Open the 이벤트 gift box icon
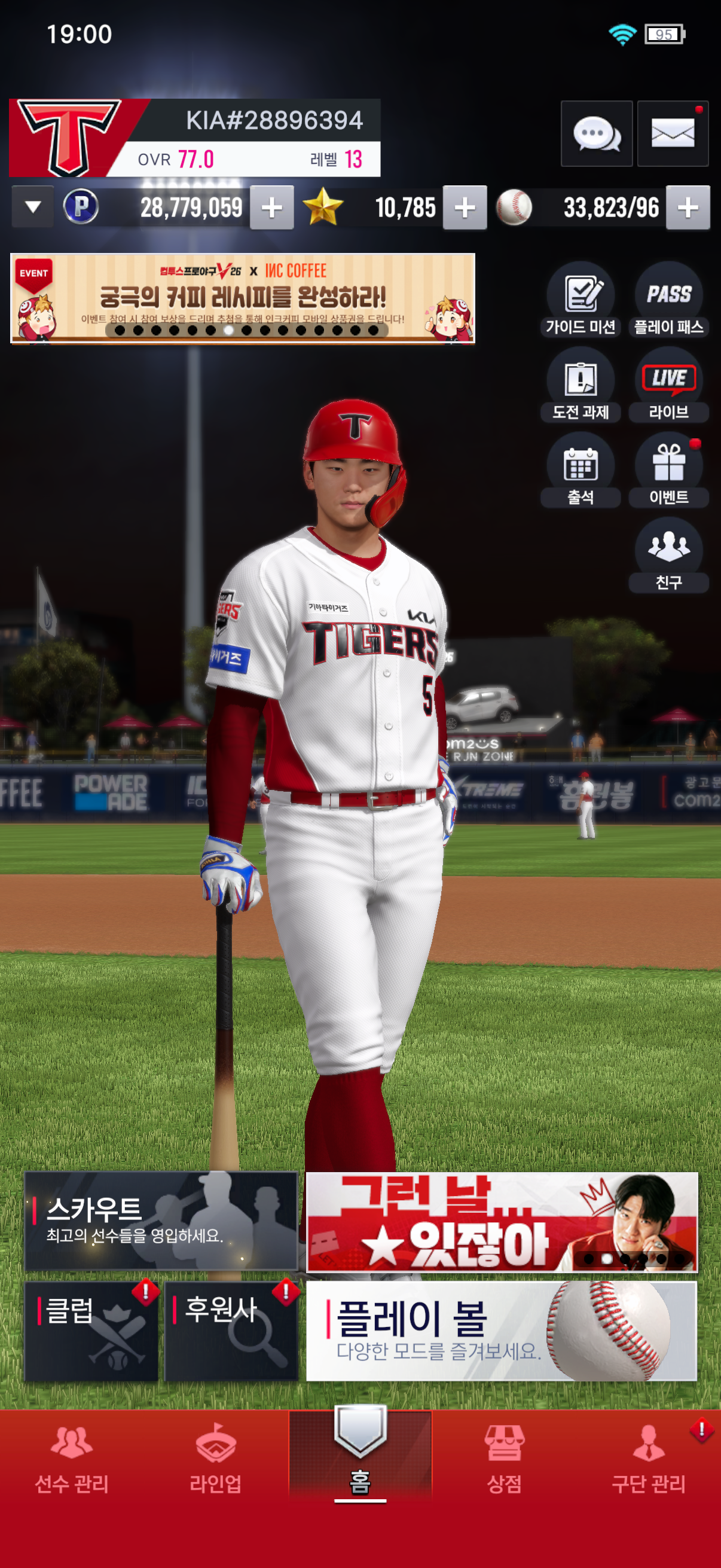721x1568 pixels. click(x=668, y=470)
